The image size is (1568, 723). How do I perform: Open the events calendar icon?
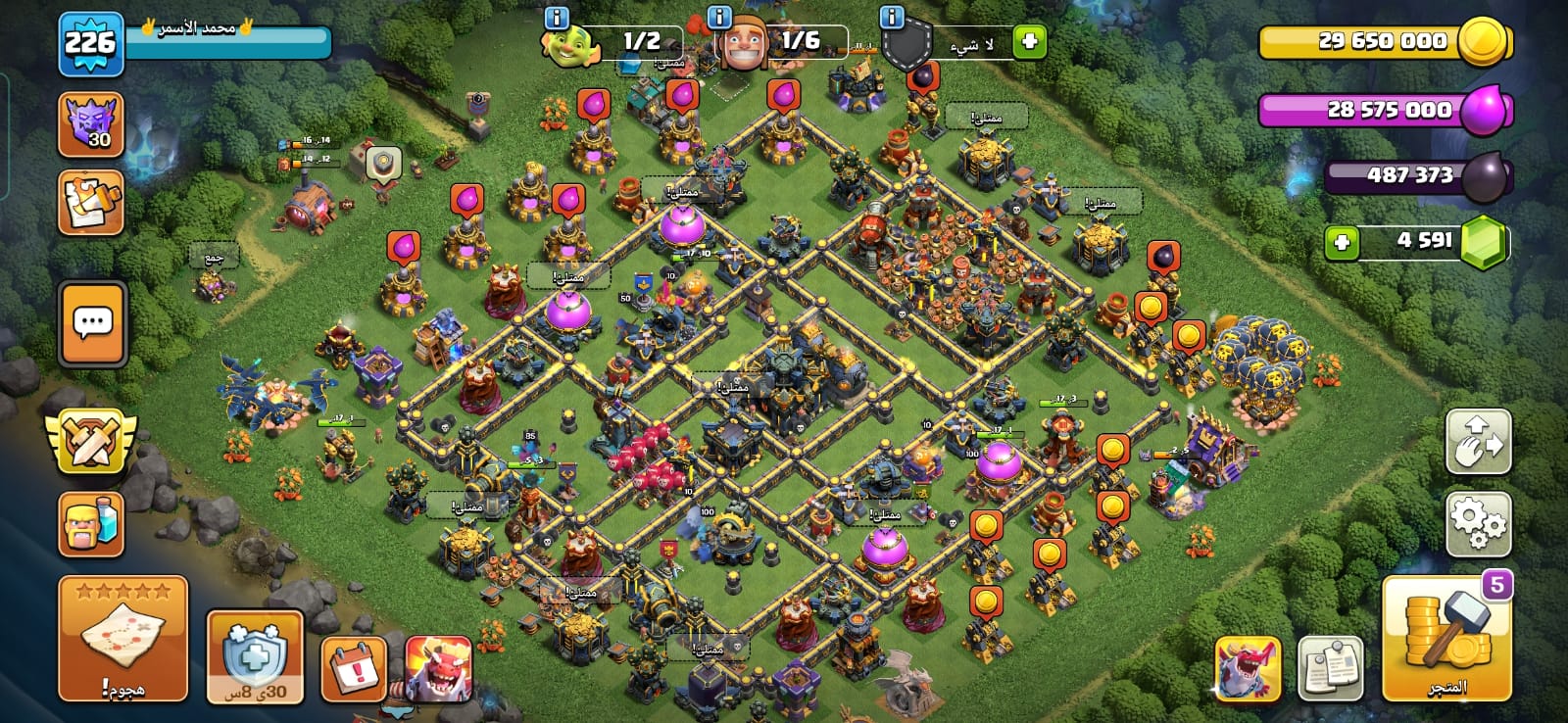[x=354, y=668]
